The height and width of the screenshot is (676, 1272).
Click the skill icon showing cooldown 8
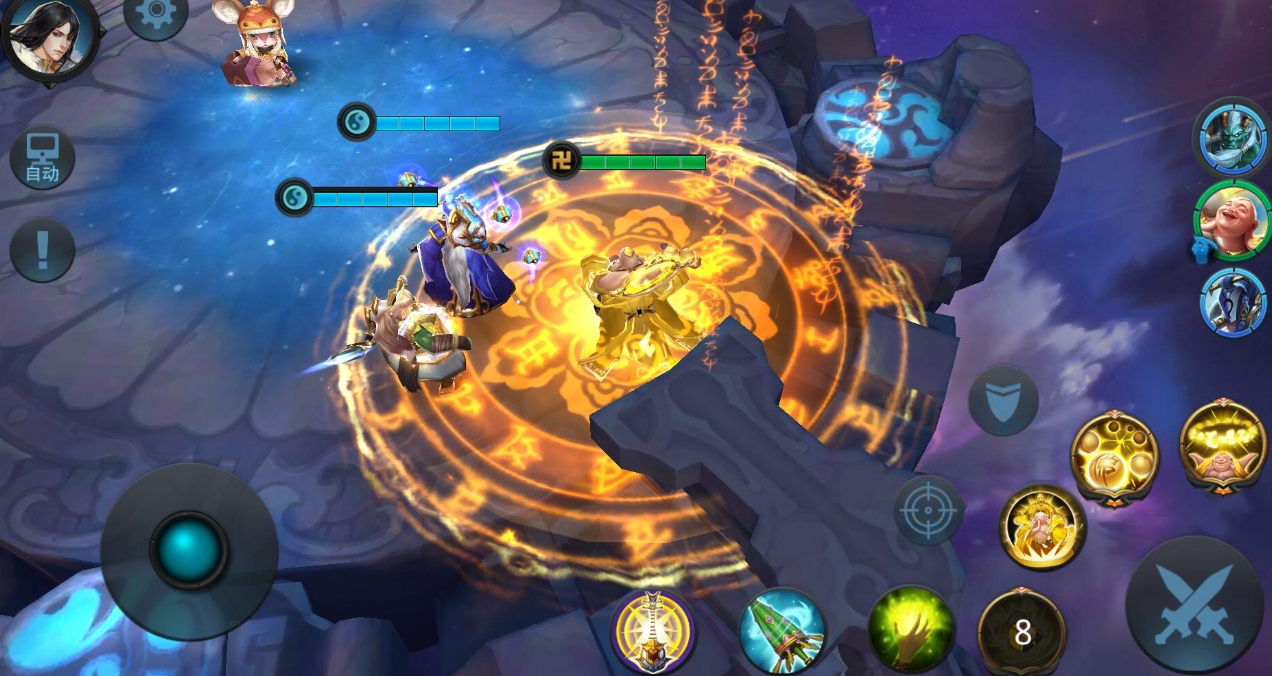point(1021,631)
